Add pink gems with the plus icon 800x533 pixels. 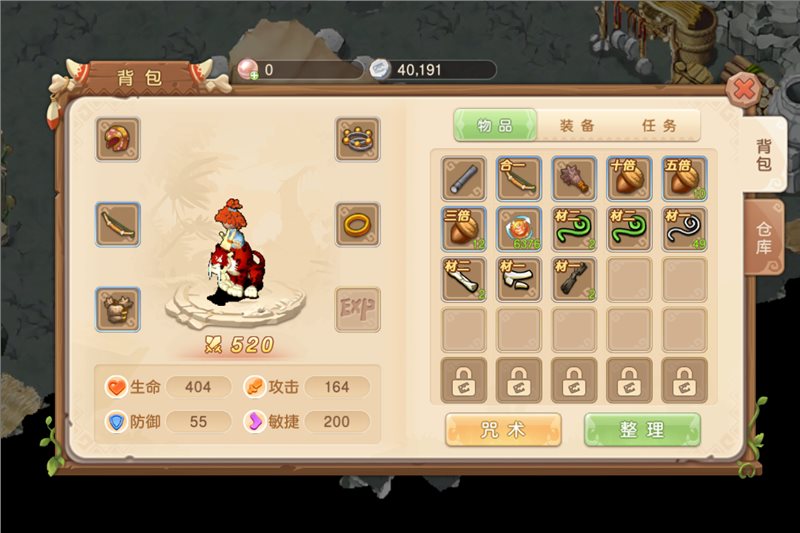247,70
